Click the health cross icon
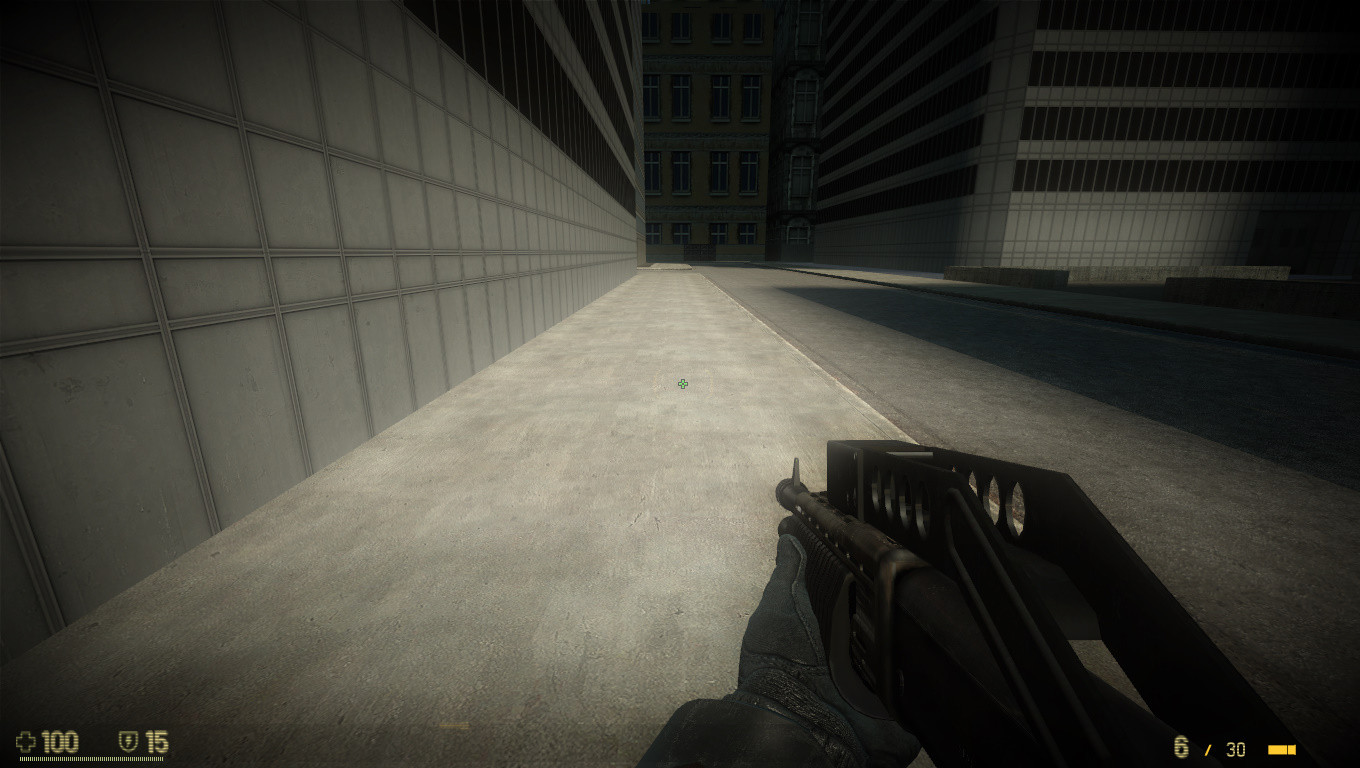Viewport: 1360px width, 768px height. (x=26, y=741)
